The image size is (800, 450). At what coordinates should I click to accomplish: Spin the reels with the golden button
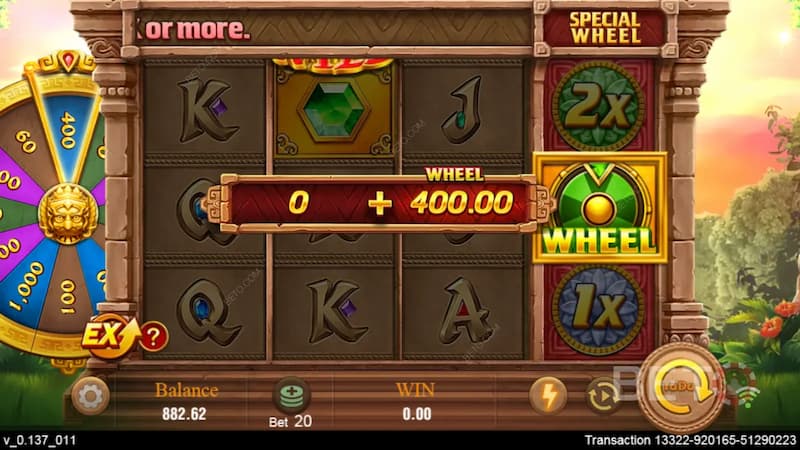click(x=683, y=389)
